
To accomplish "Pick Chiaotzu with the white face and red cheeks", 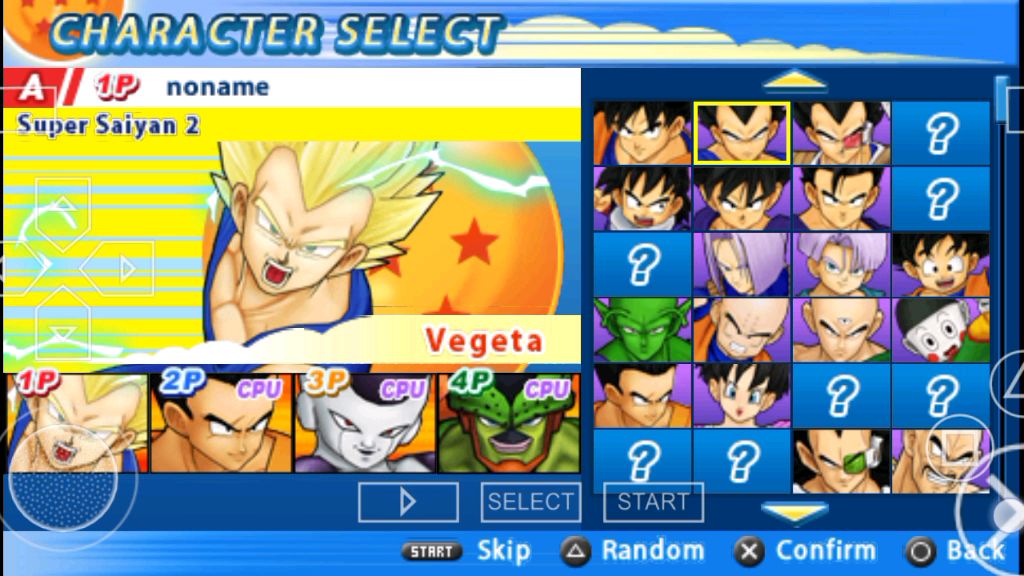I will 940,329.
